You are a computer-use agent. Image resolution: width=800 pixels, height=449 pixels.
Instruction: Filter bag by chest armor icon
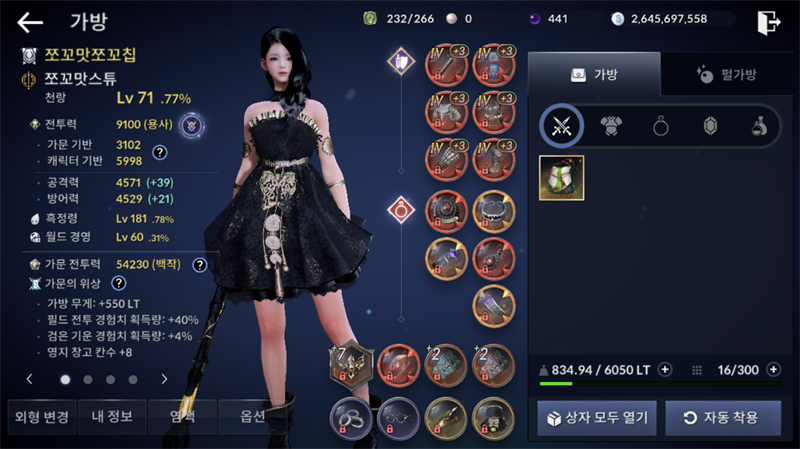point(611,125)
